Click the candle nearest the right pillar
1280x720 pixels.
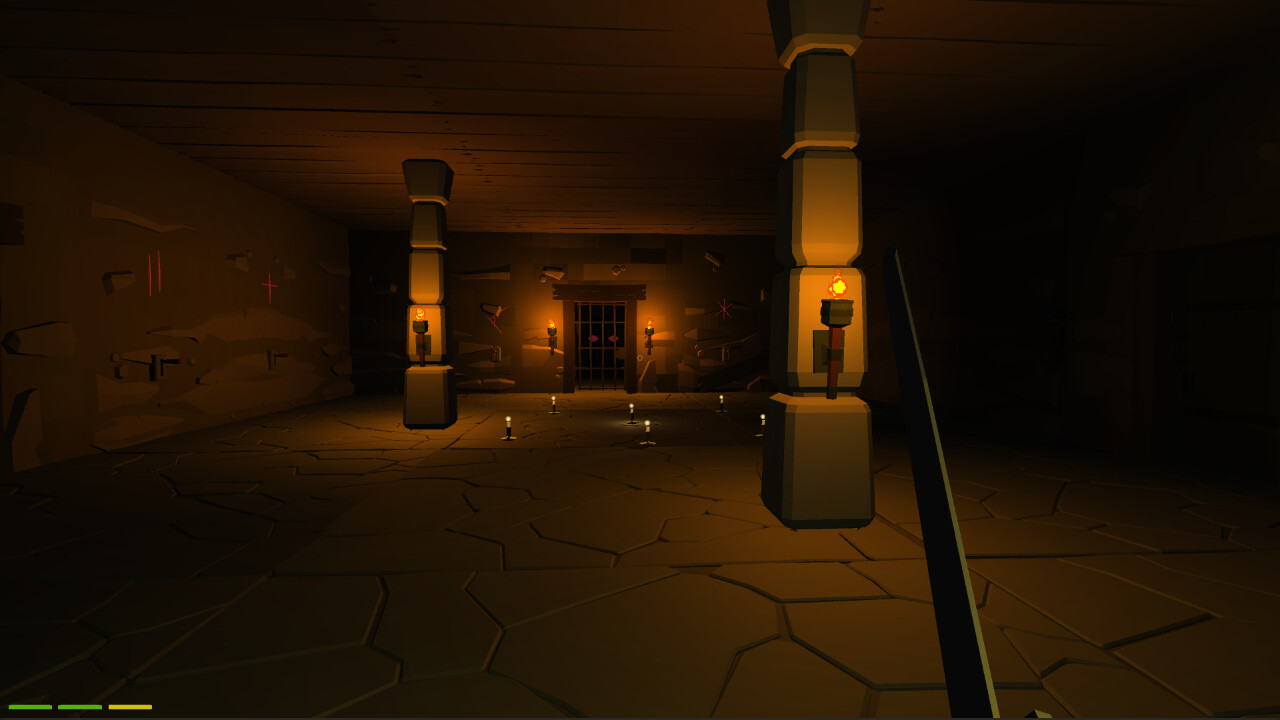tap(764, 421)
